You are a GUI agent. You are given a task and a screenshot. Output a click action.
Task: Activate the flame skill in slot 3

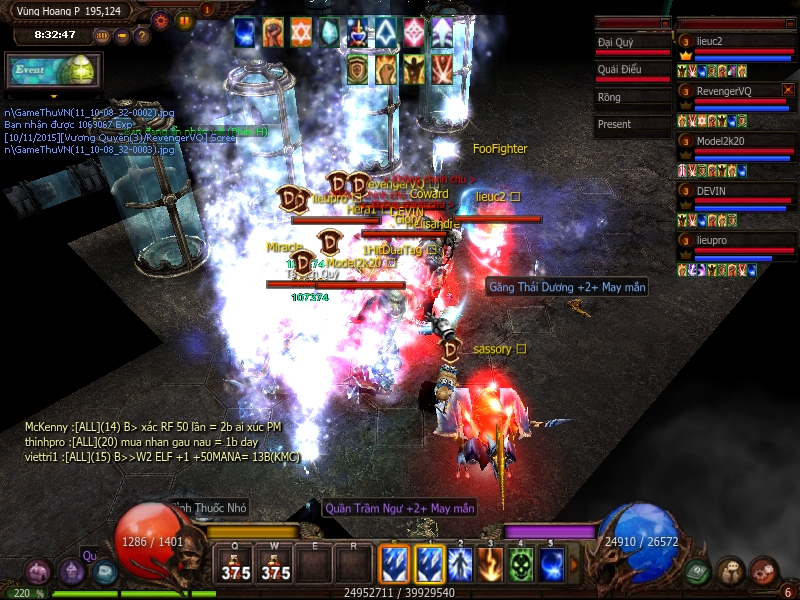pyautogui.click(x=490, y=563)
